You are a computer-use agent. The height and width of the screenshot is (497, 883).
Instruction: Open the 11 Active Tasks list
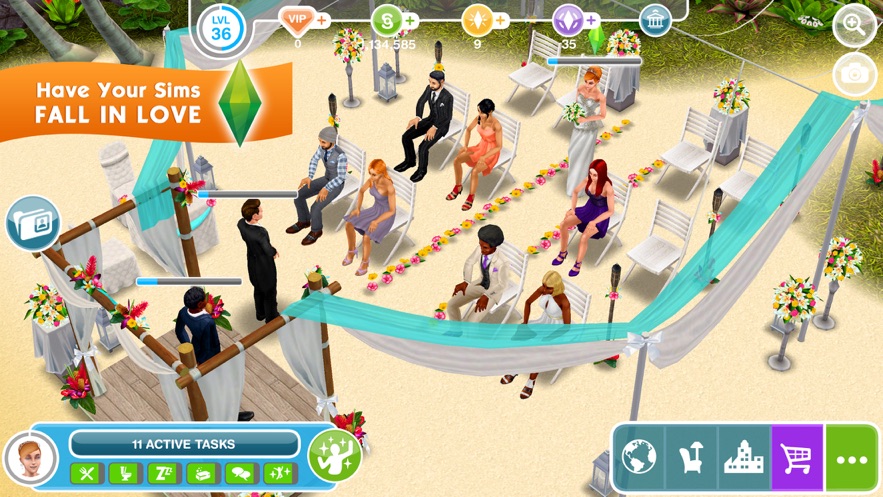pyautogui.click(x=184, y=443)
